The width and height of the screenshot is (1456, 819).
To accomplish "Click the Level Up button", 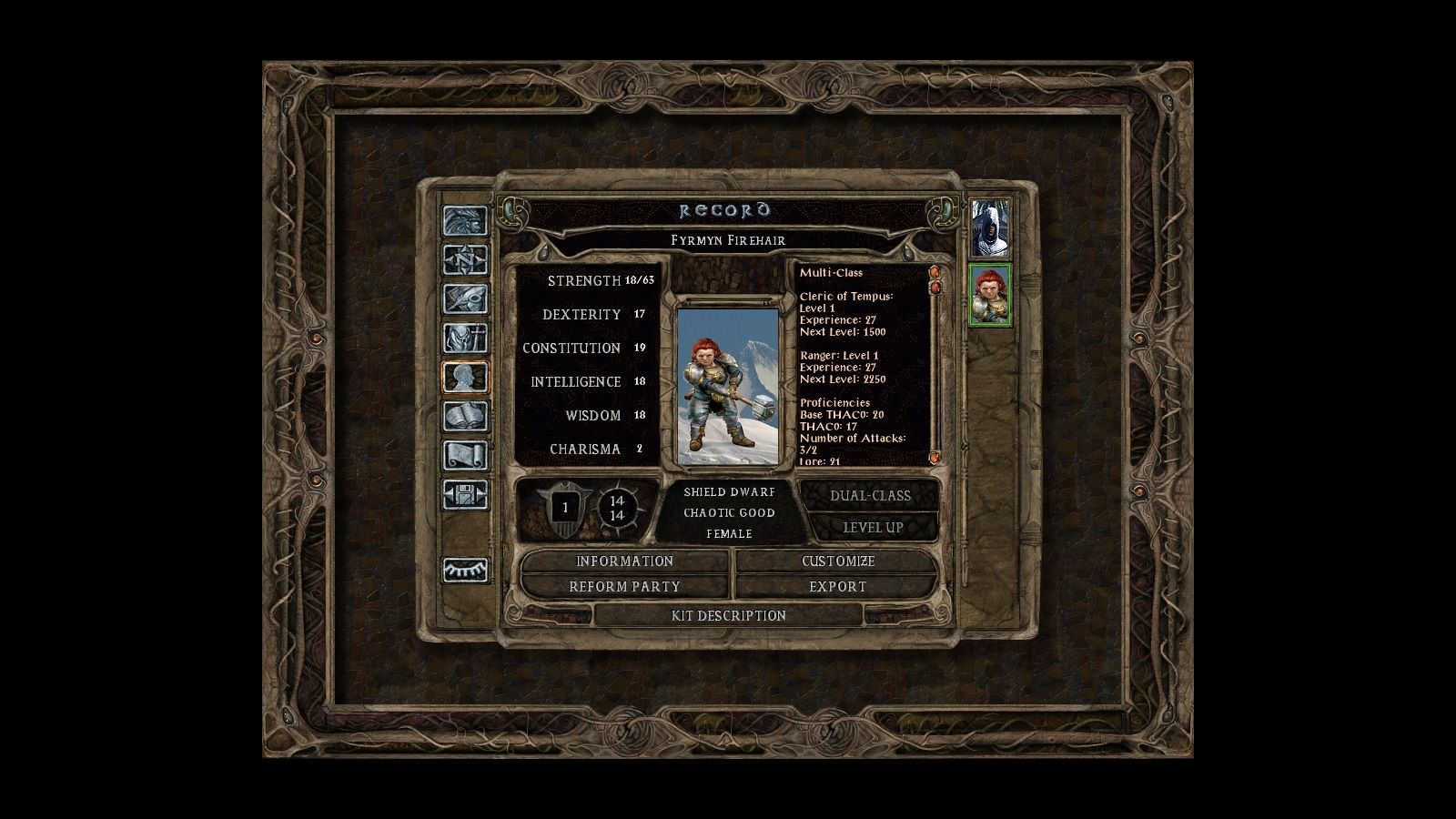I will (872, 527).
